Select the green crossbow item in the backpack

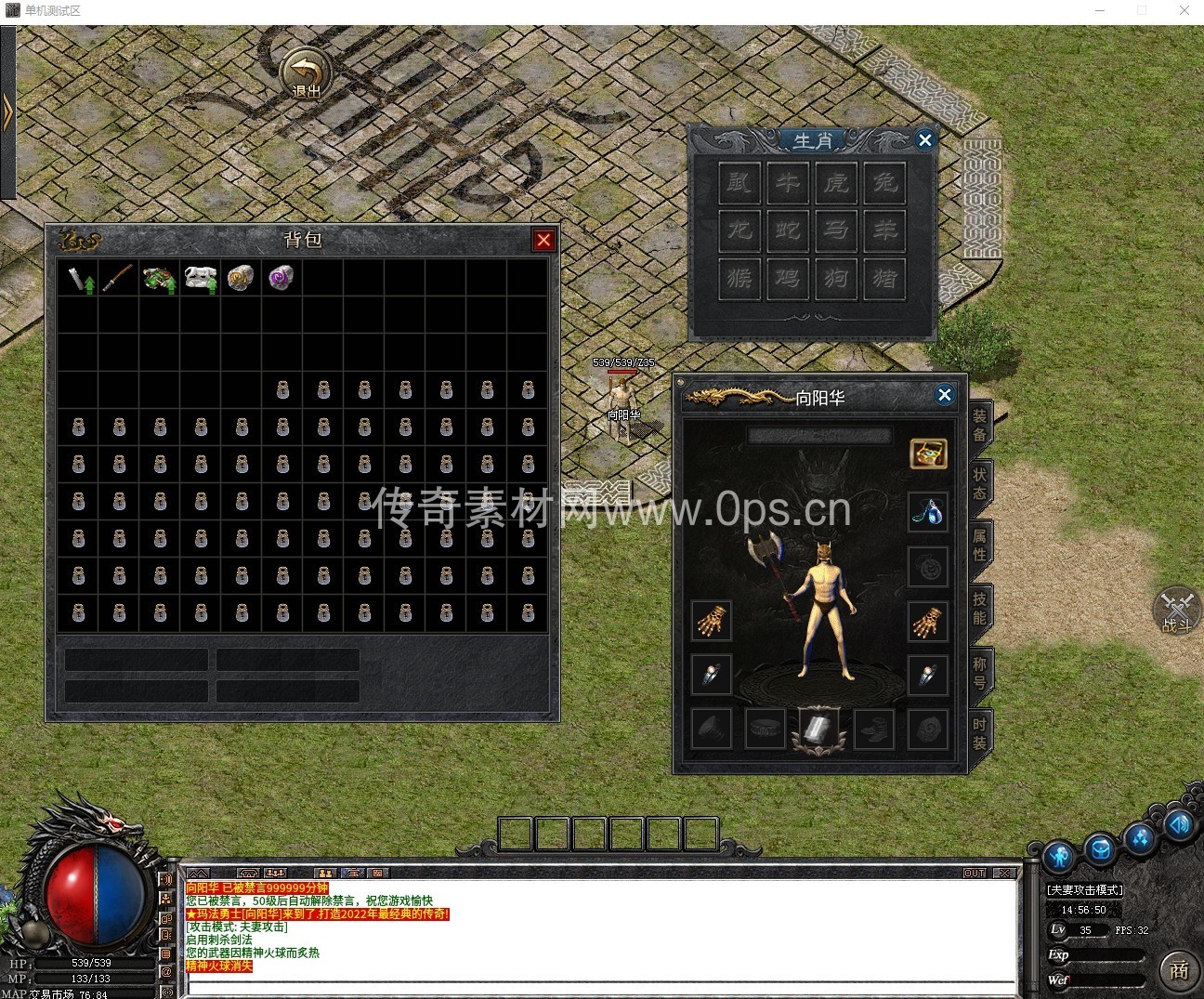160,278
